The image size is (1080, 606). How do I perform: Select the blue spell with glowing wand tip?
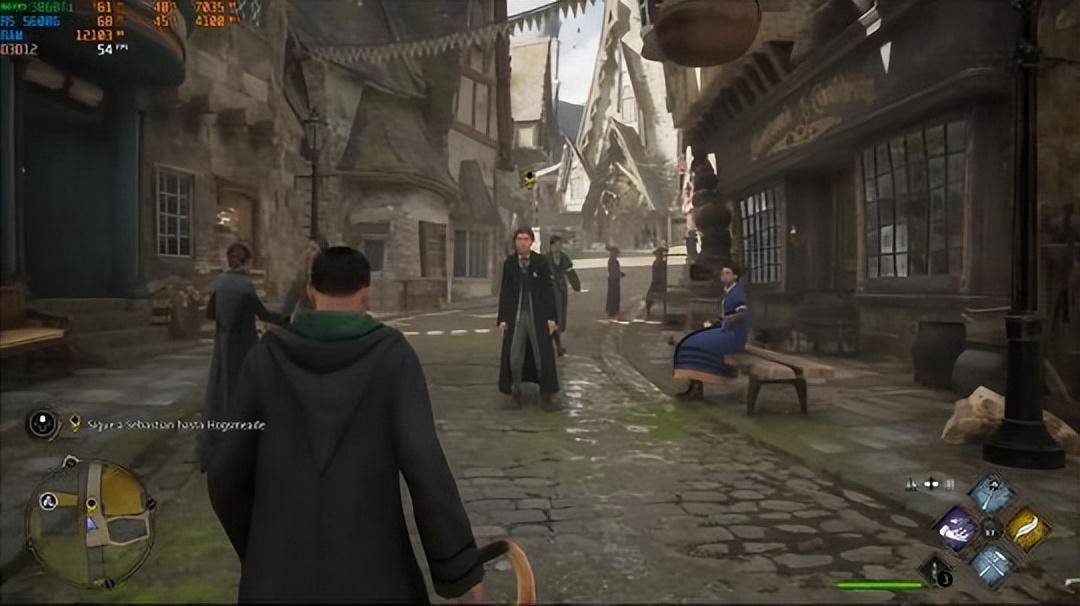pyautogui.click(x=992, y=493)
